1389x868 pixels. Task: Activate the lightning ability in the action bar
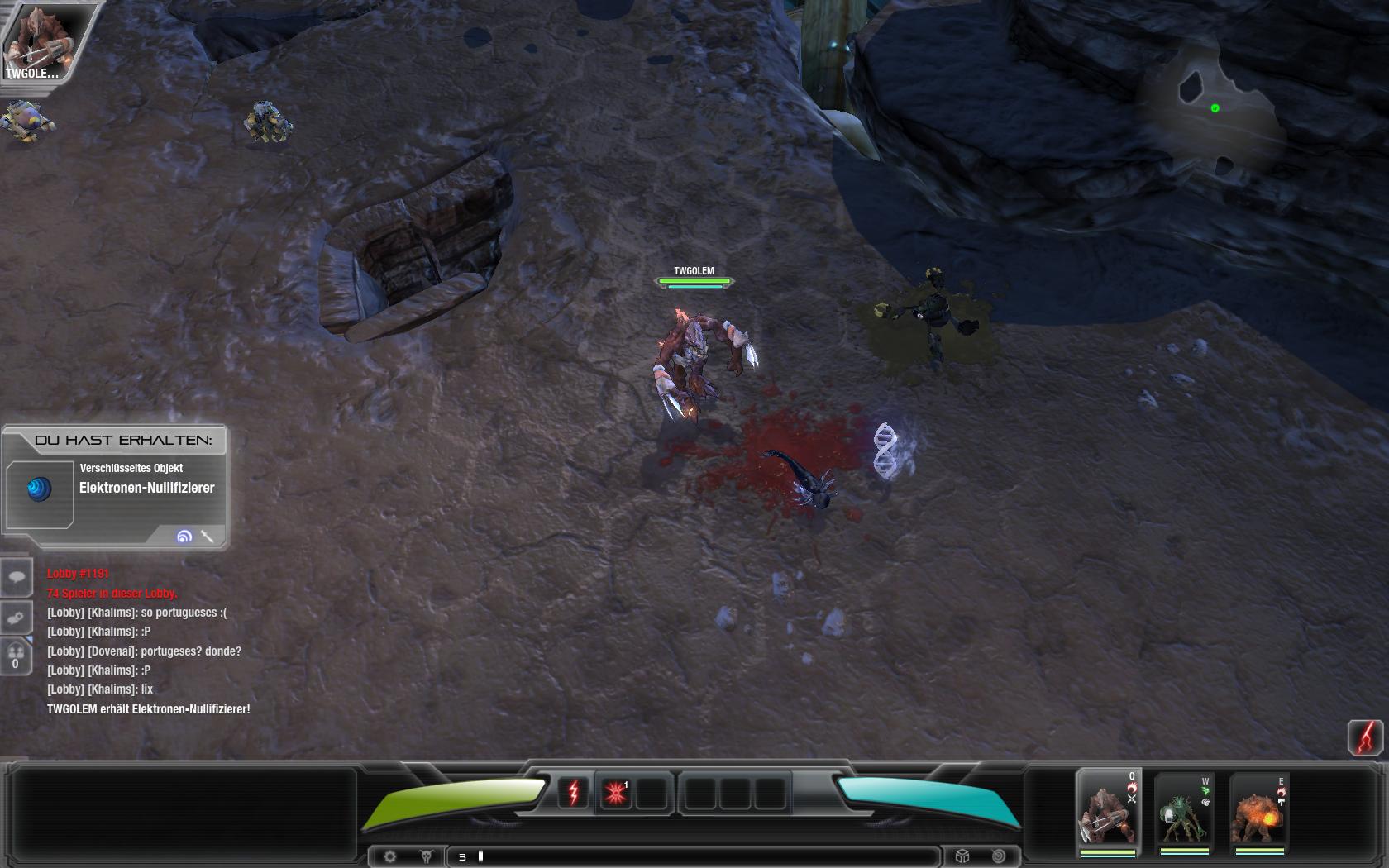click(575, 792)
